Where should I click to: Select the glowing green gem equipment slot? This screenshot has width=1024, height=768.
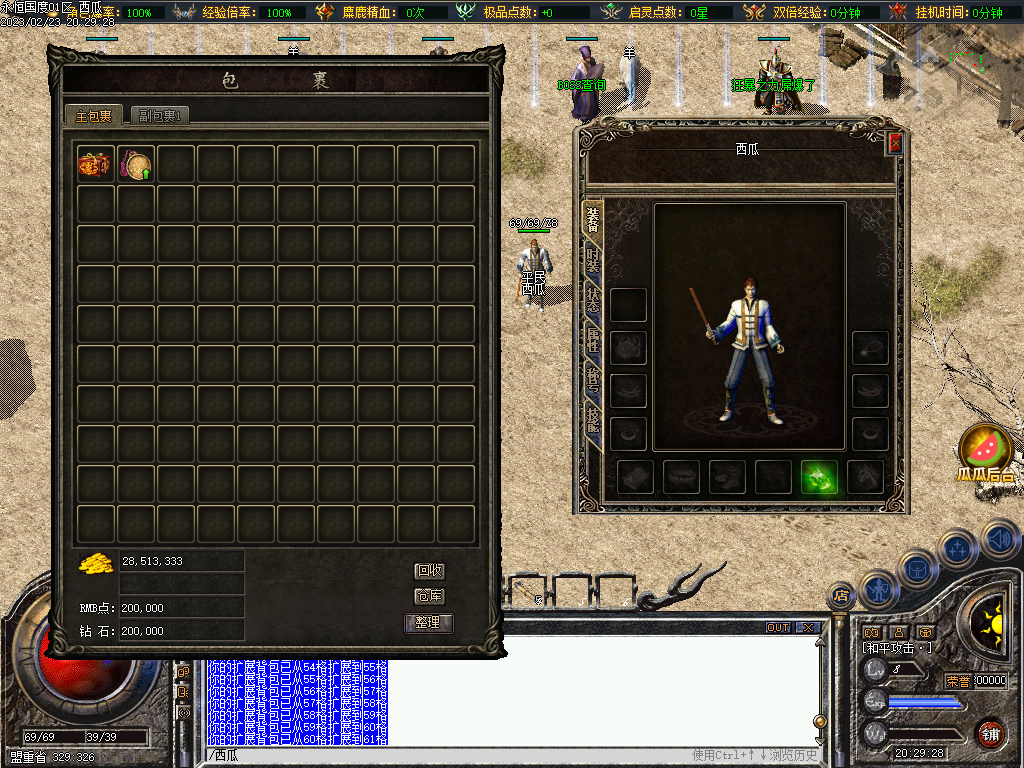(820, 477)
